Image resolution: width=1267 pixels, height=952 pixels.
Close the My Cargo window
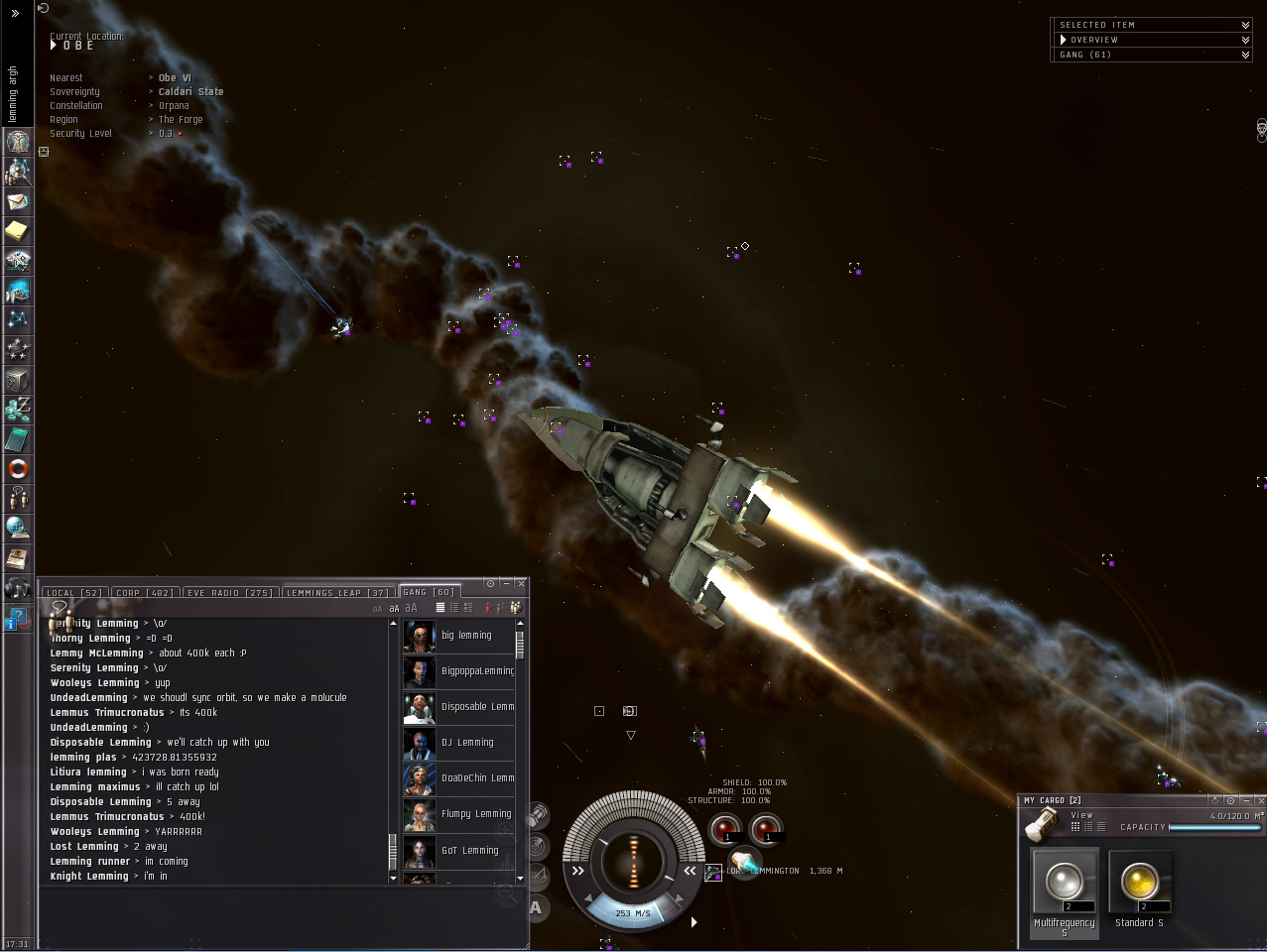pyautogui.click(x=1260, y=800)
